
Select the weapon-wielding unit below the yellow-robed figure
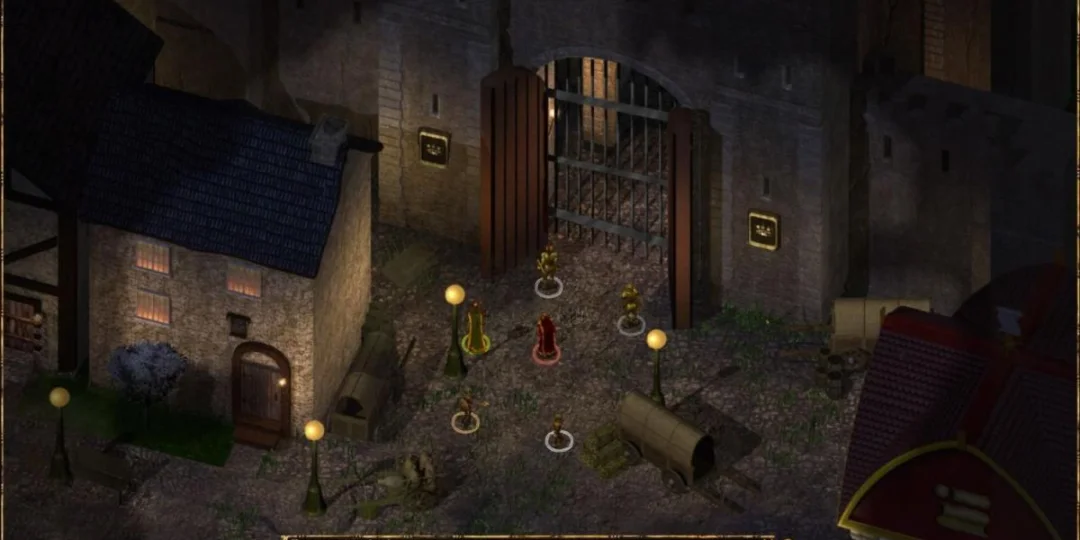click(465, 413)
